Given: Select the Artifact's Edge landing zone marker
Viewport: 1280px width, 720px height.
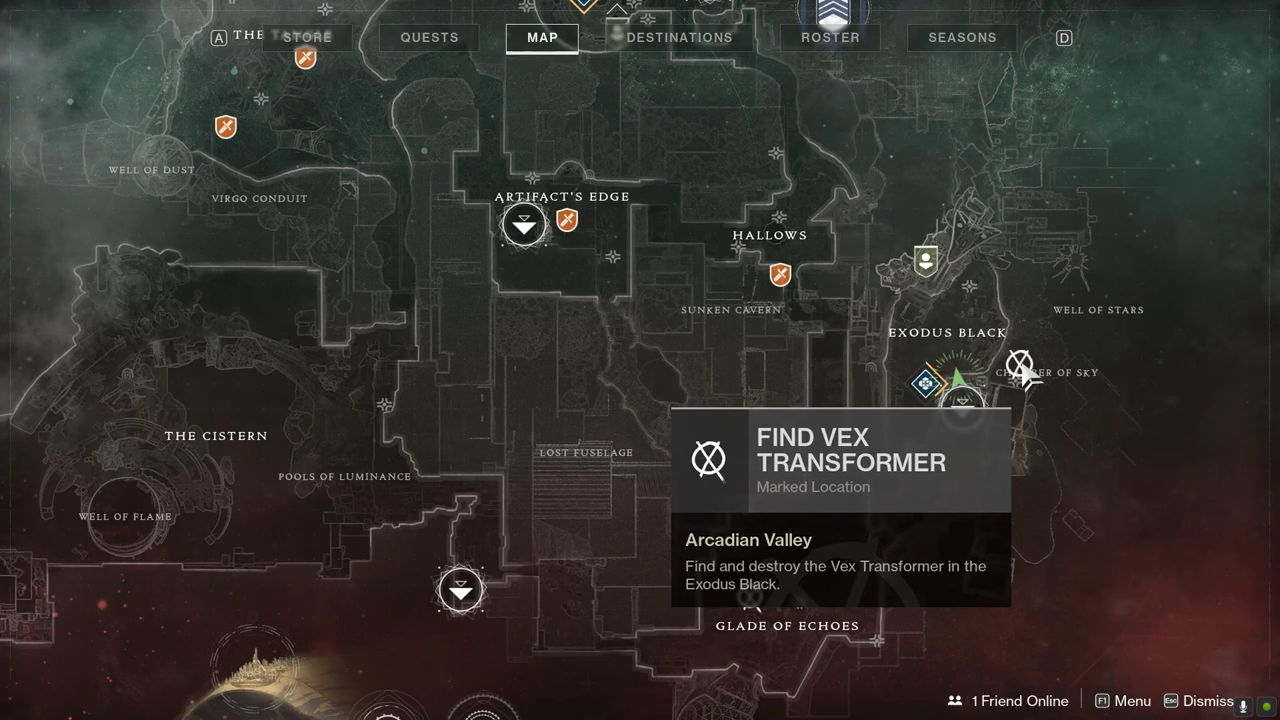Looking at the screenshot, I should coord(524,226).
